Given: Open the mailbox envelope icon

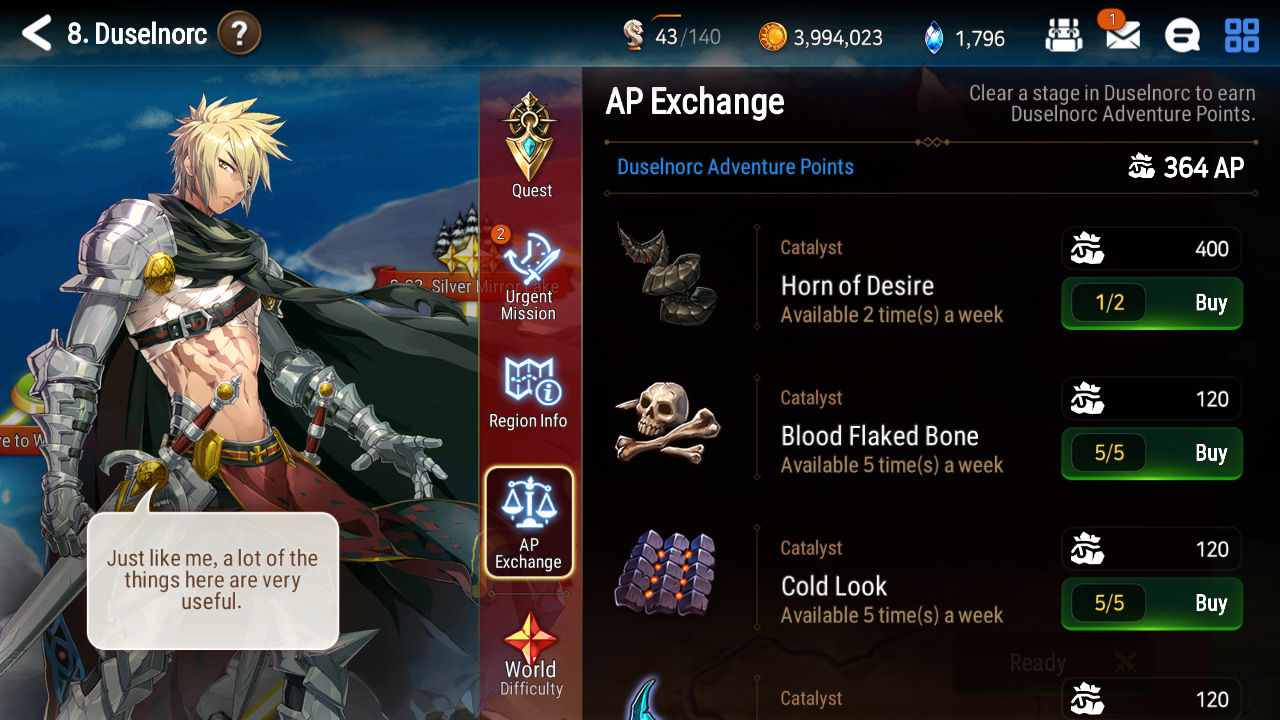Looking at the screenshot, I should pos(1122,37).
